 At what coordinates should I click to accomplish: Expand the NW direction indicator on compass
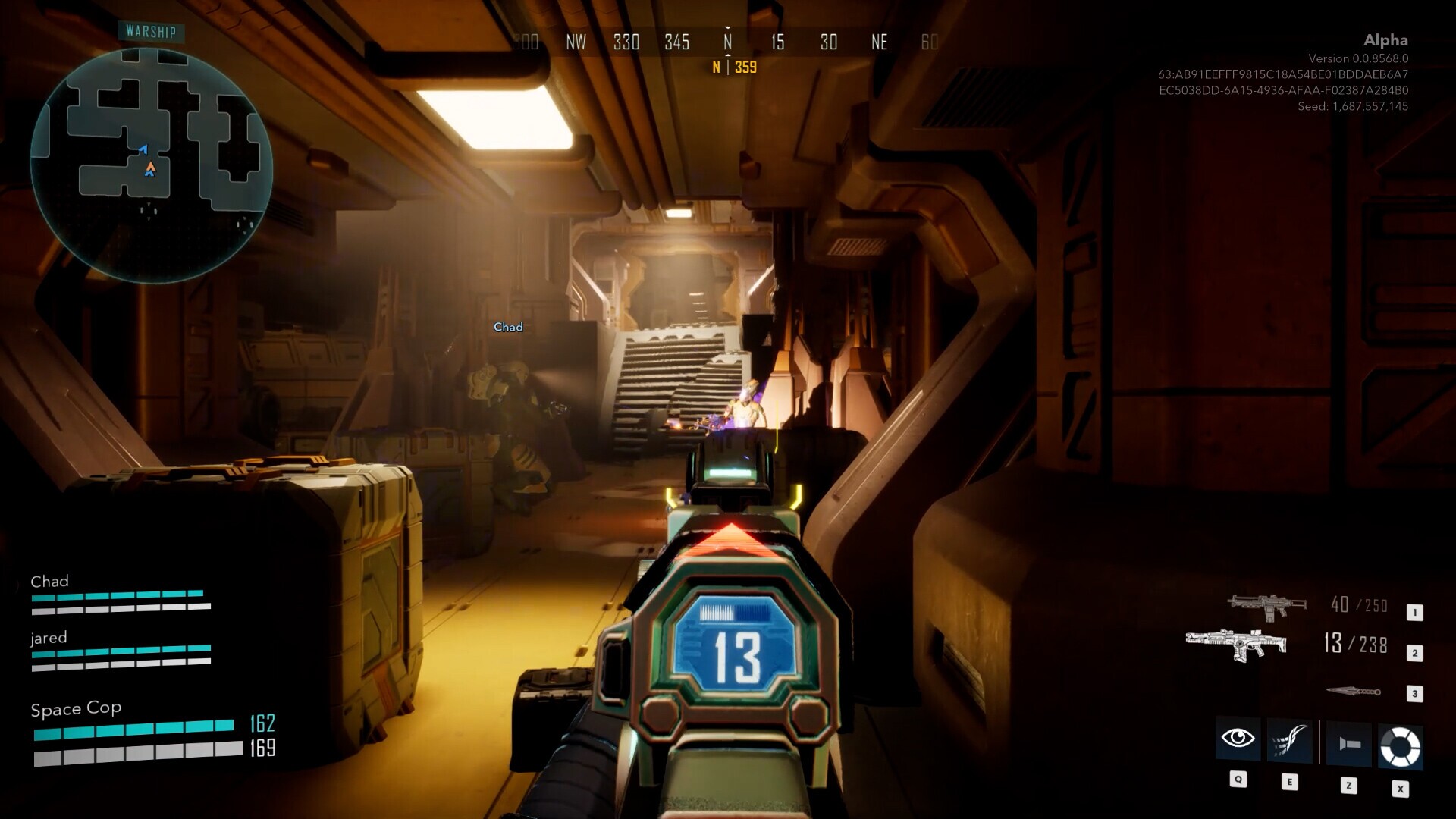[x=575, y=42]
